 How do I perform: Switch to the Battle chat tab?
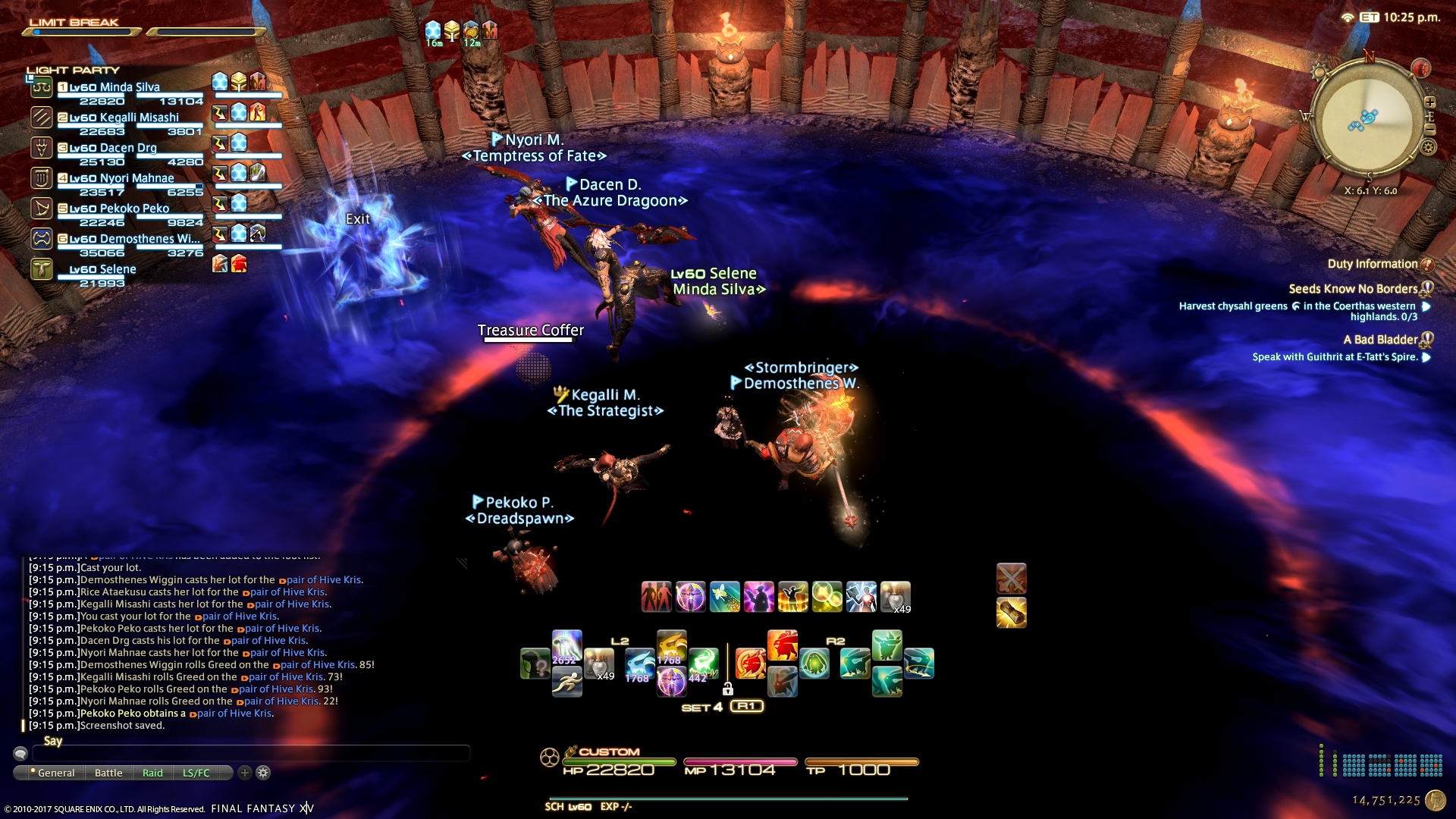tap(108, 773)
